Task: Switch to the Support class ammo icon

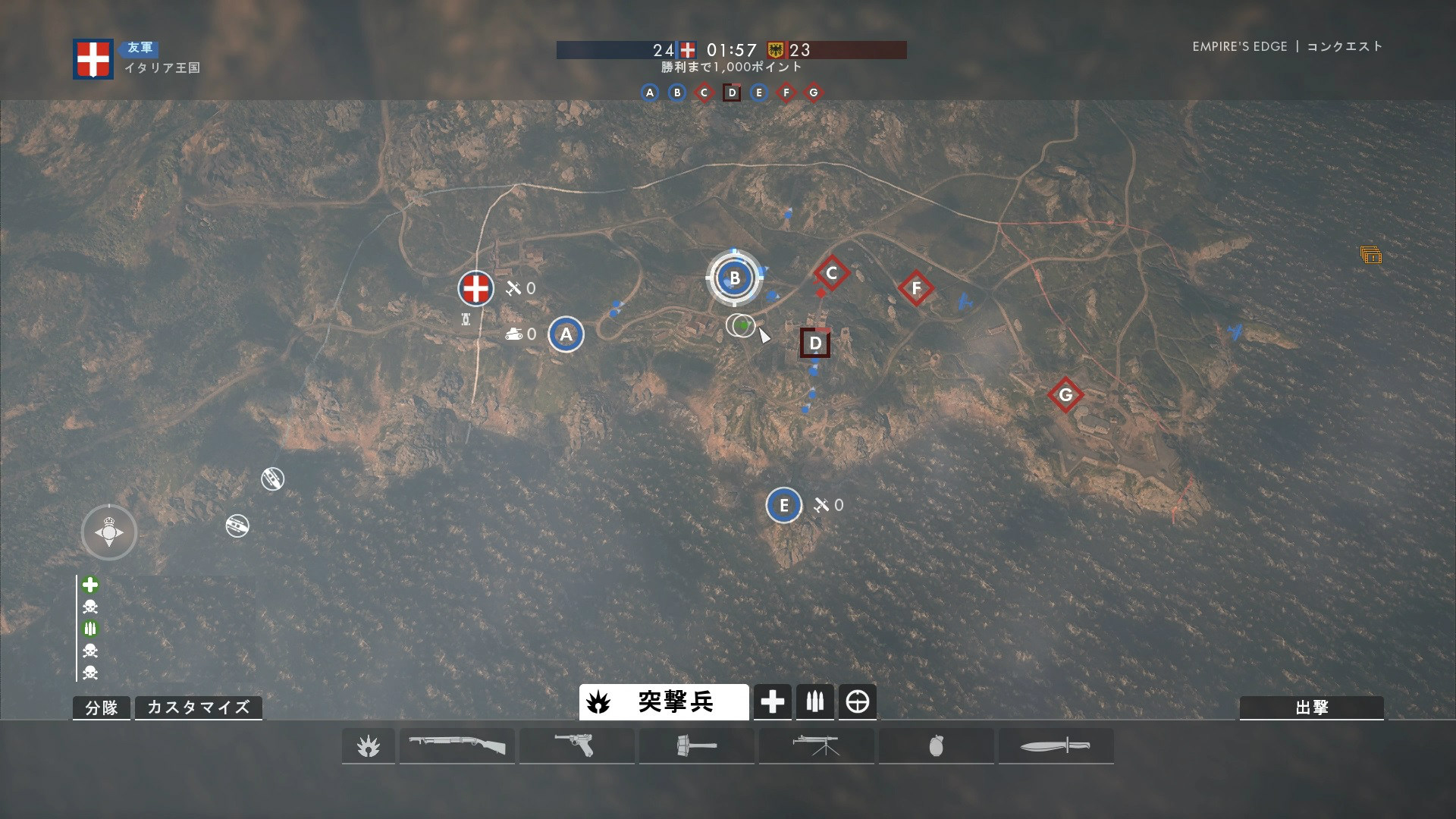Action: pyautogui.click(x=815, y=702)
